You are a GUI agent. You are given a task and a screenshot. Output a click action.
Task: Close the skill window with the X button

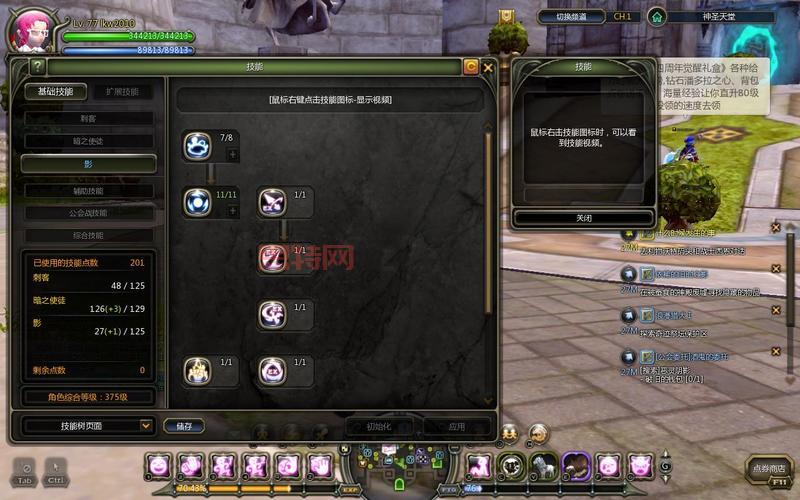(488, 67)
